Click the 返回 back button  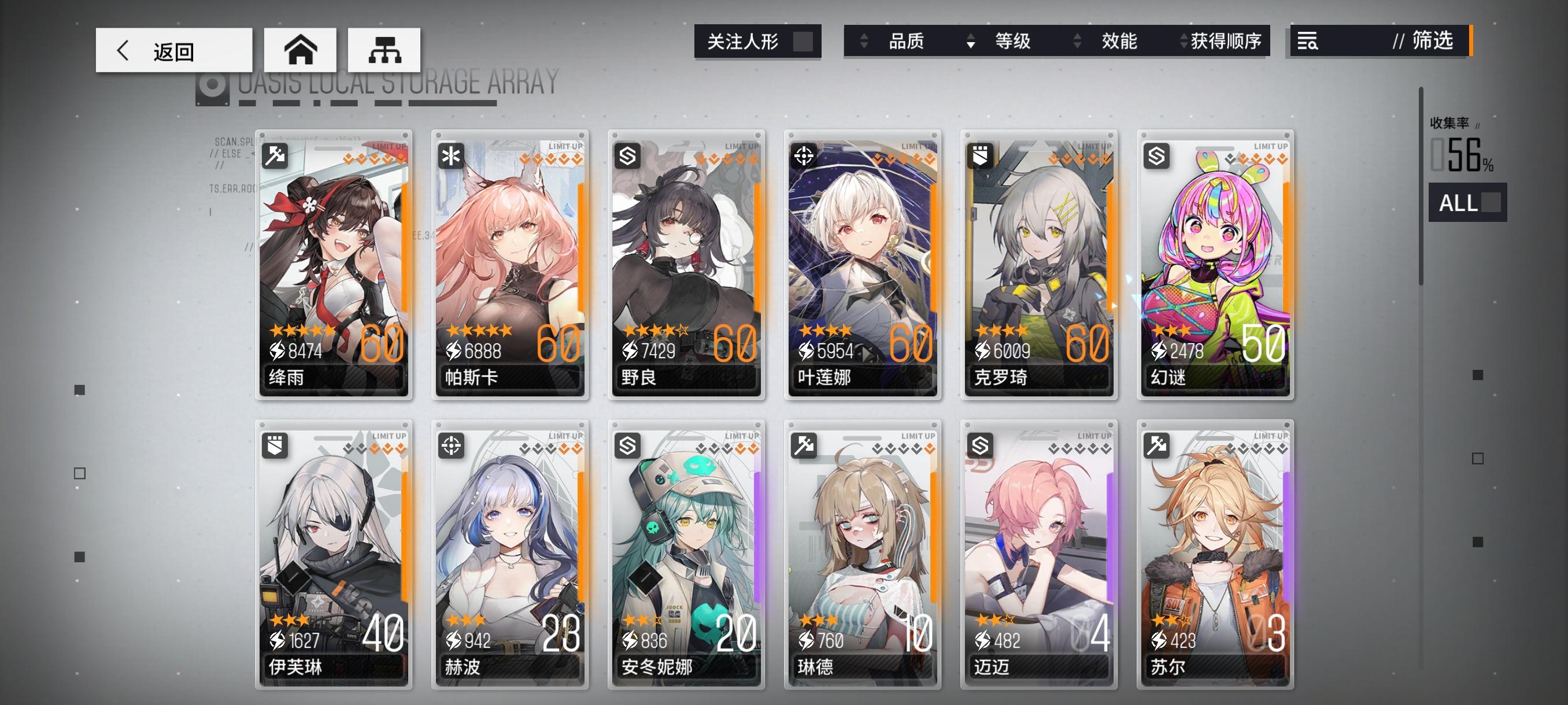(x=173, y=50)
